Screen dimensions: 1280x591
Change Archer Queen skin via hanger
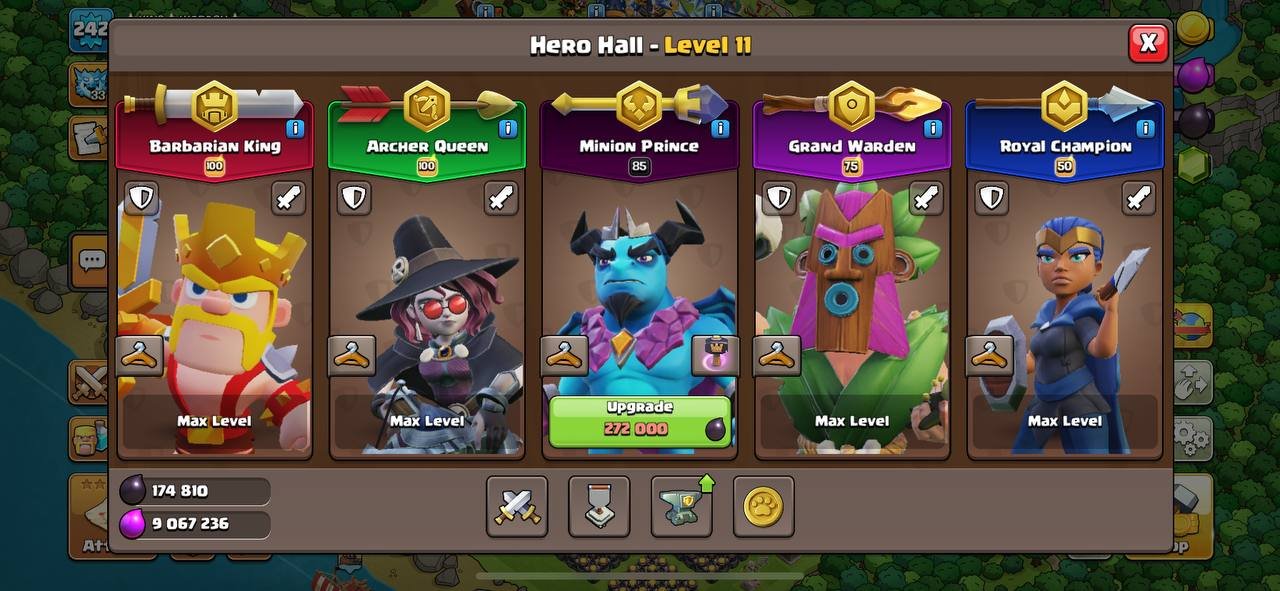tap(352, 355)
